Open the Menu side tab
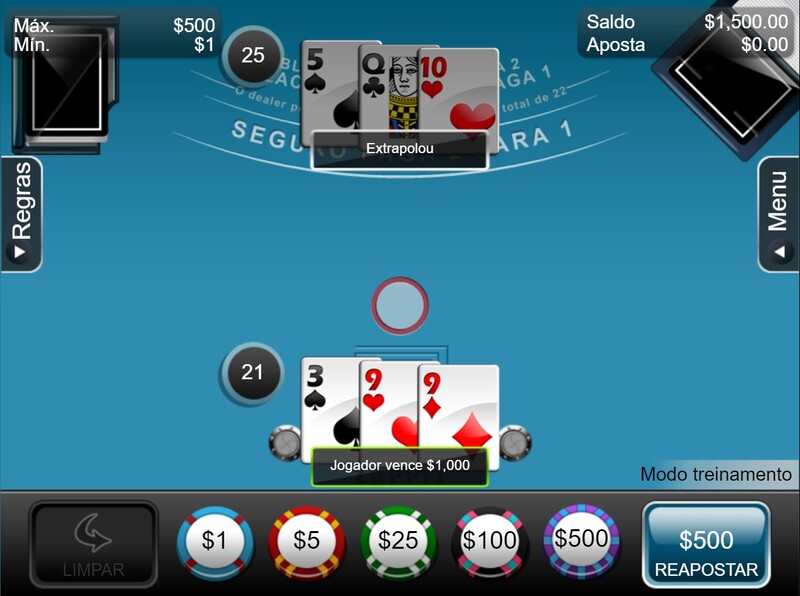The width and height of the screenshot is (800, 596). point(778,214)
